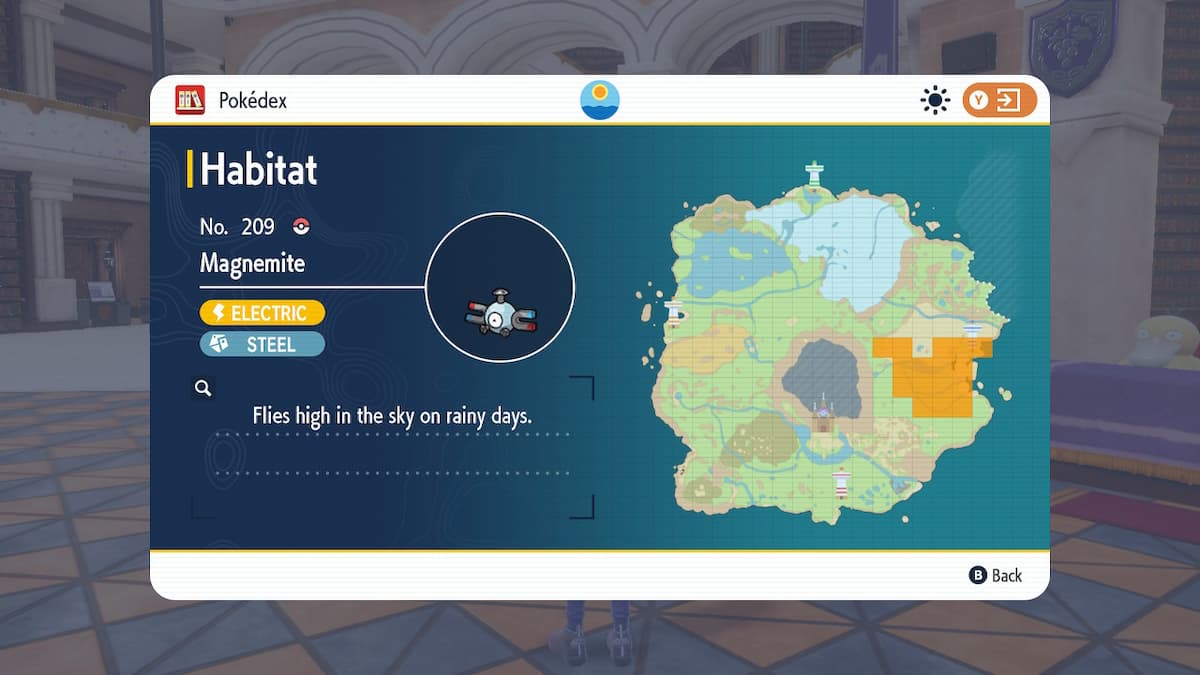Click the red Pokédex book icon
Image resolution: width=1200 pixels, height=675 pixels.
tap(190, 100)
